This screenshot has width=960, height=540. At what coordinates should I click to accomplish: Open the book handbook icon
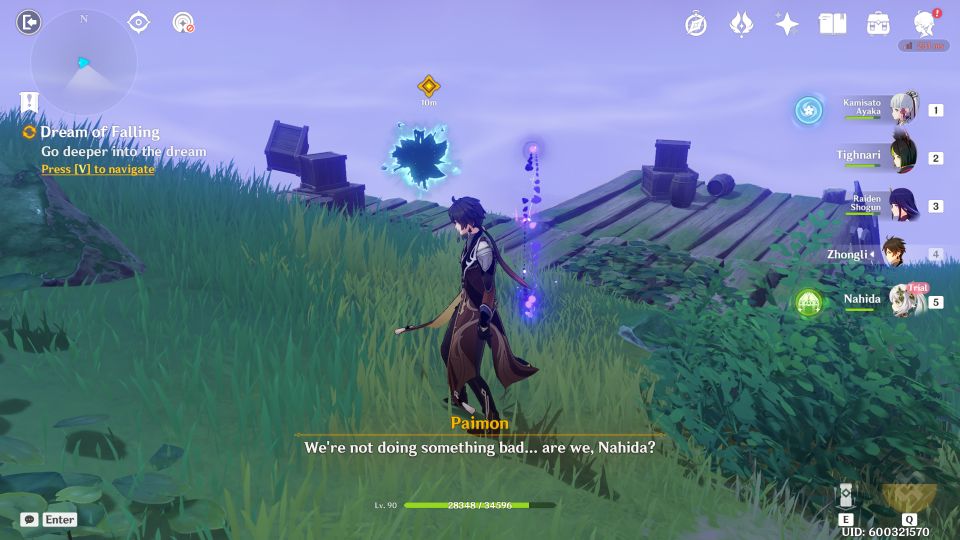pos(832,24)
